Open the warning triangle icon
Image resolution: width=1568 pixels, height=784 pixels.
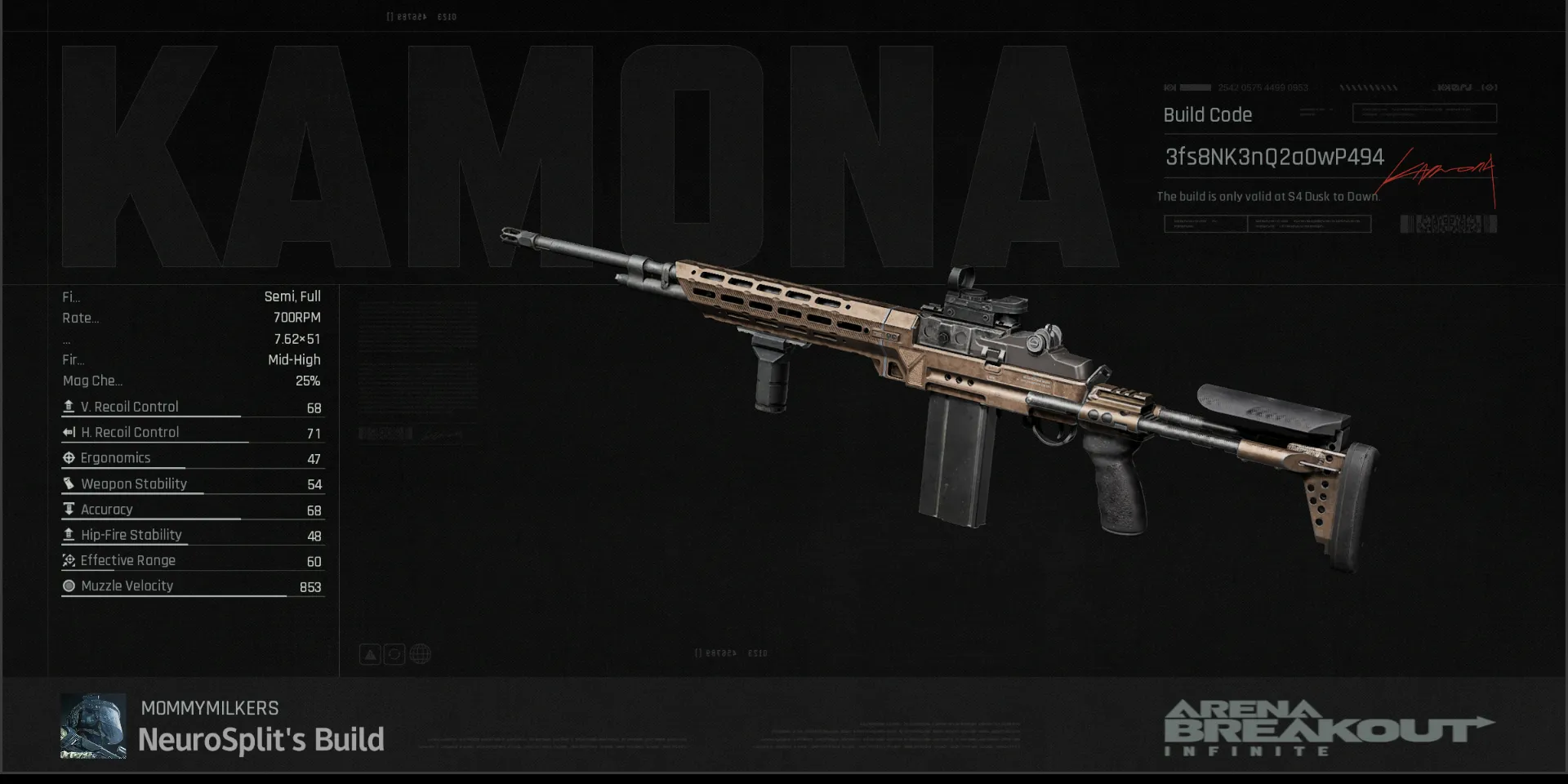click(x=370, y=653)
